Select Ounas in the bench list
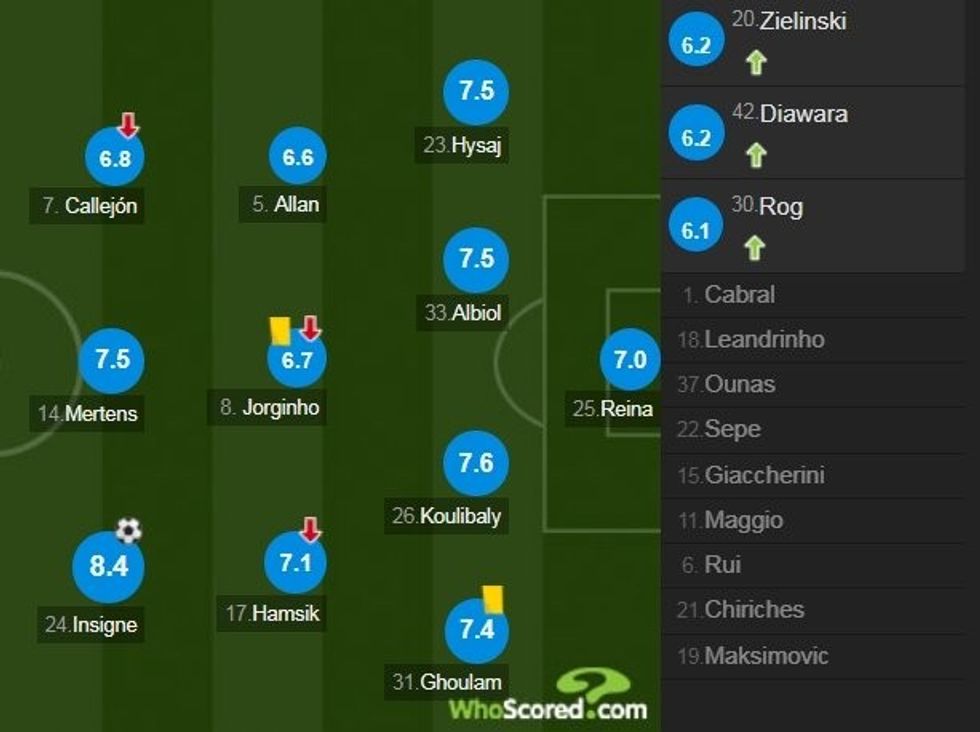Screen dimensions: 980x732 [x=740, y=384]
